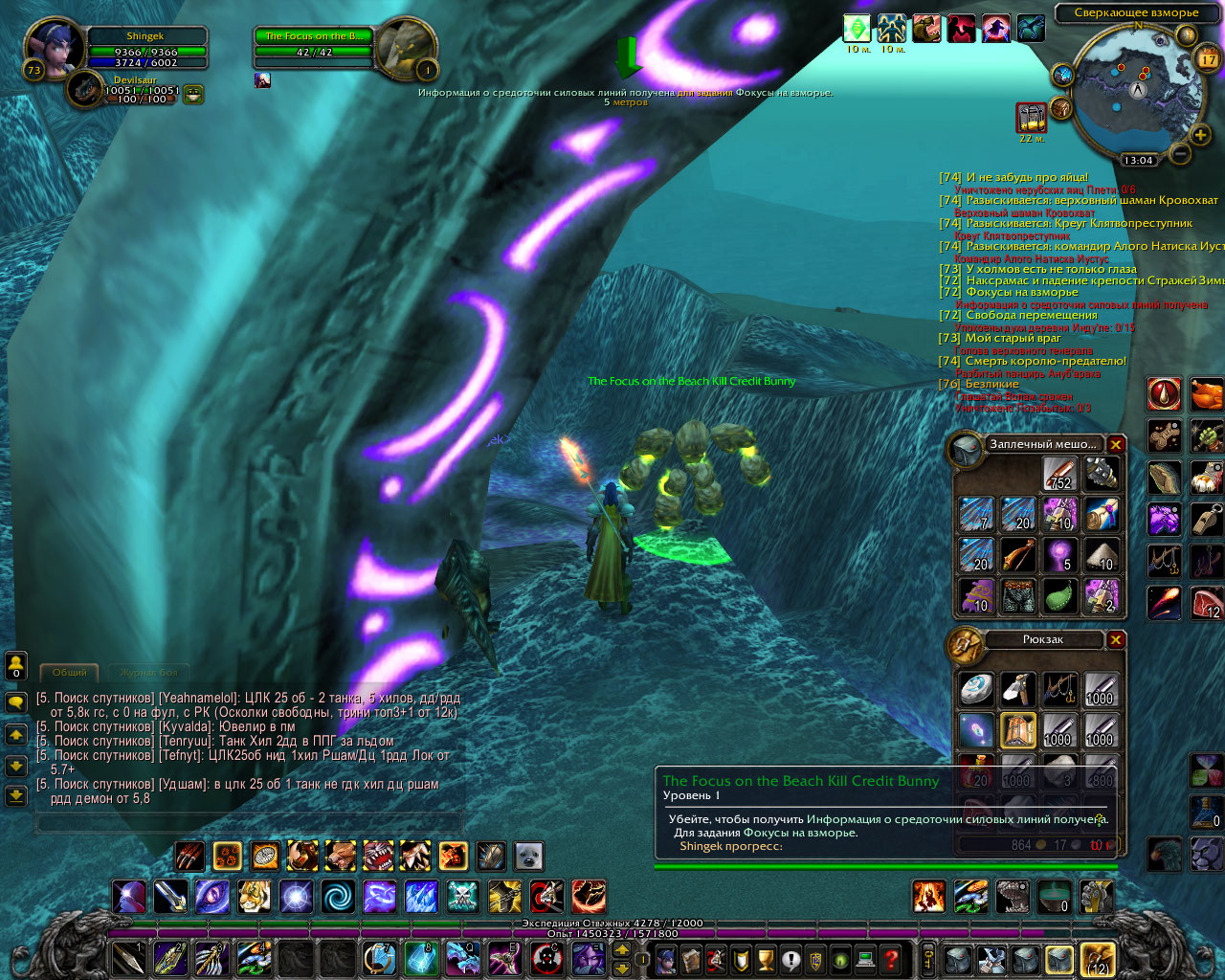
Task: Select the Devilsaur pet portrait
Action: pos(86,90)
